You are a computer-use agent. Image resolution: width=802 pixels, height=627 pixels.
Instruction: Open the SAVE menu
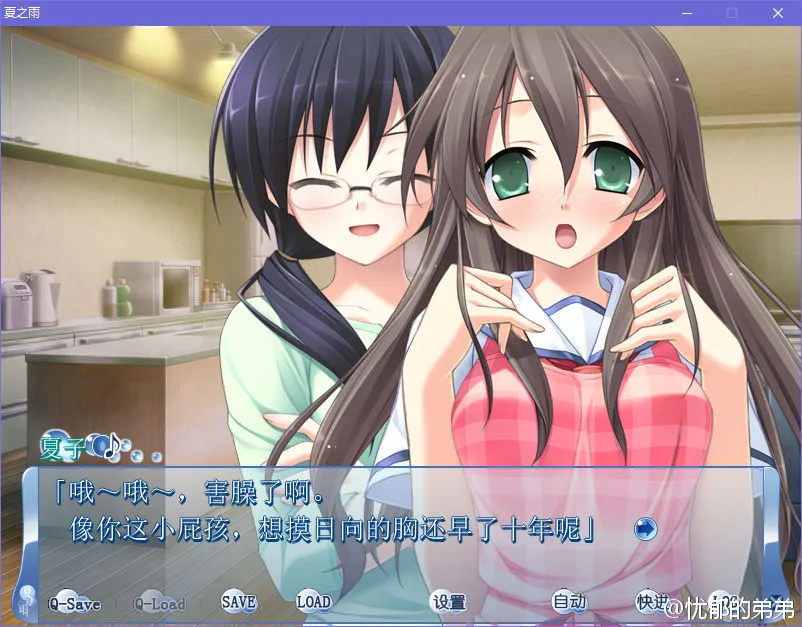[x=239, y=602]
